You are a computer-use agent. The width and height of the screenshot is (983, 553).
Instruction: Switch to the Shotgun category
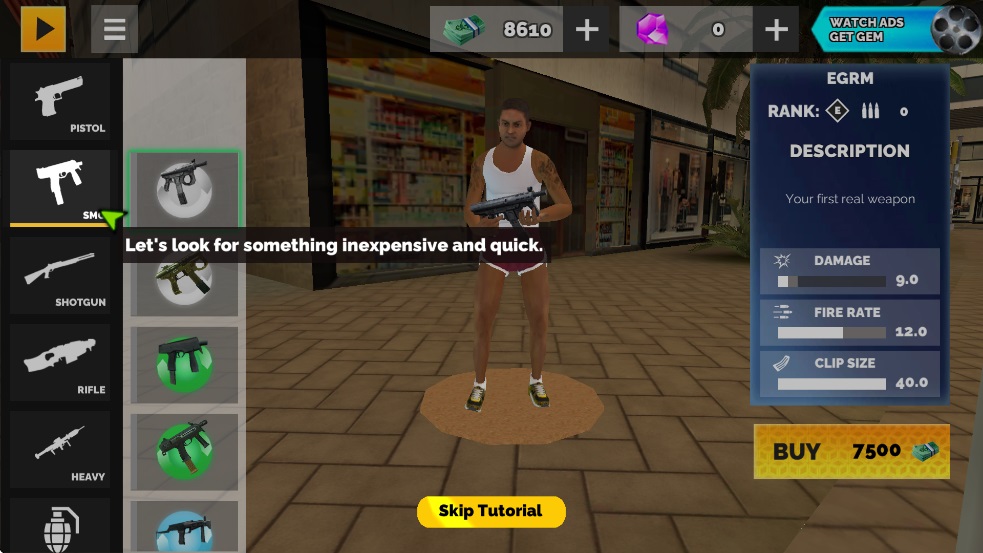[60, 275]
